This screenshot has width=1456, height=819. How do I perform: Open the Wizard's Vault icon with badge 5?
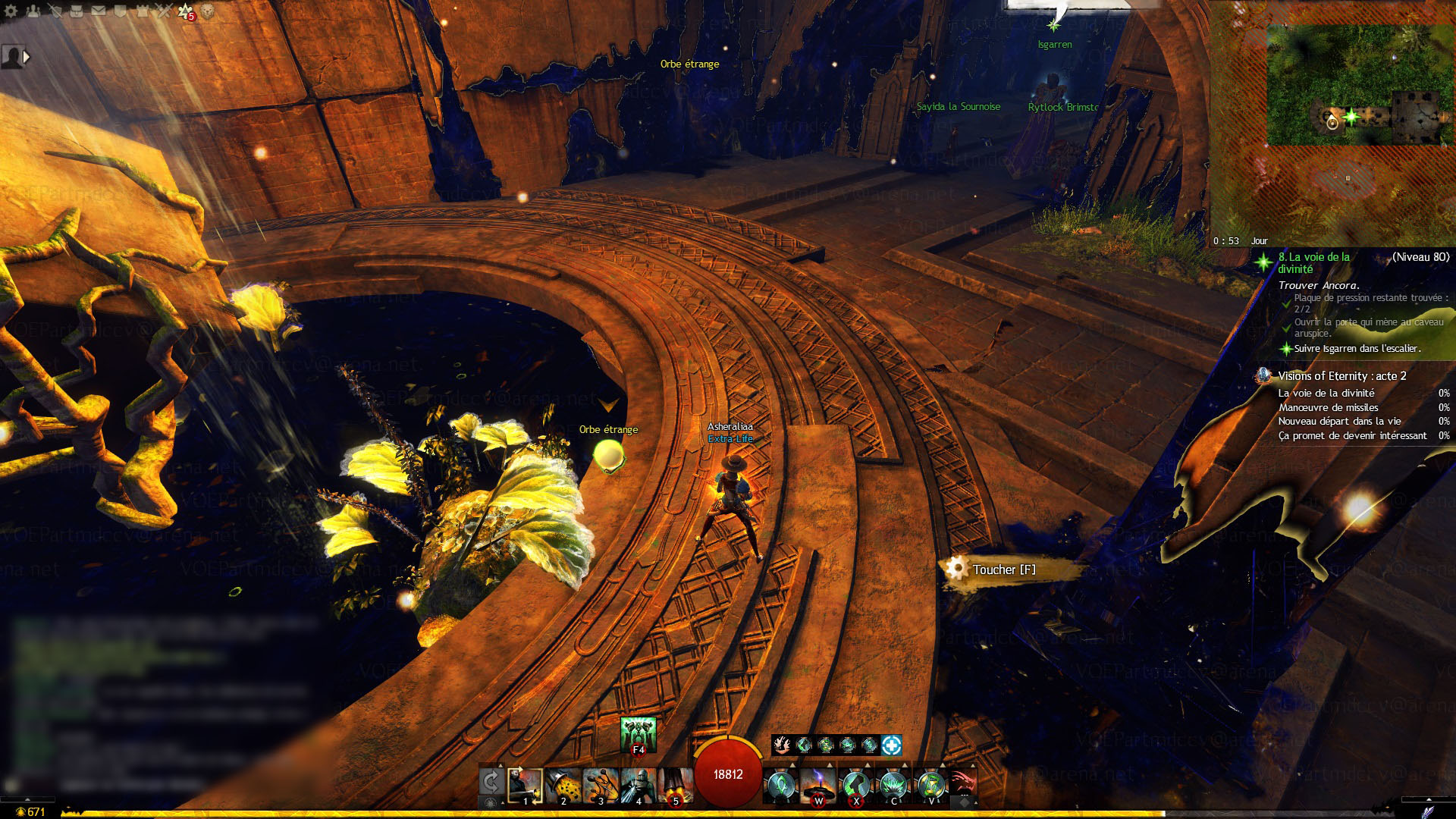point(186,11)
